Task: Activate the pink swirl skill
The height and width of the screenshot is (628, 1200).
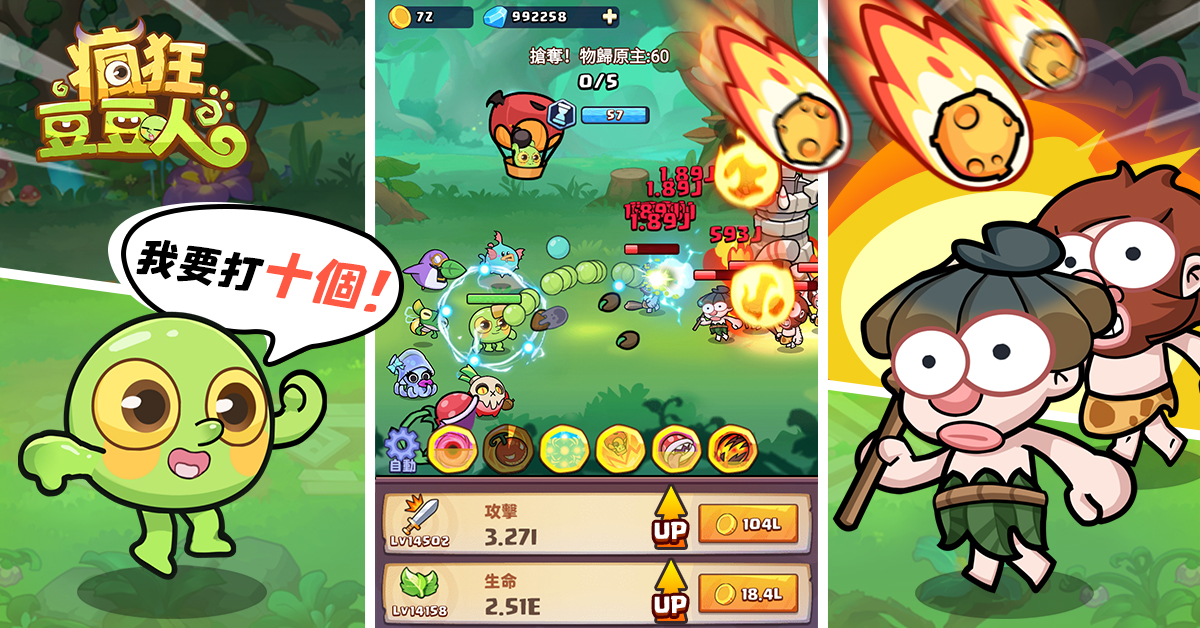Action: [449, 449]
